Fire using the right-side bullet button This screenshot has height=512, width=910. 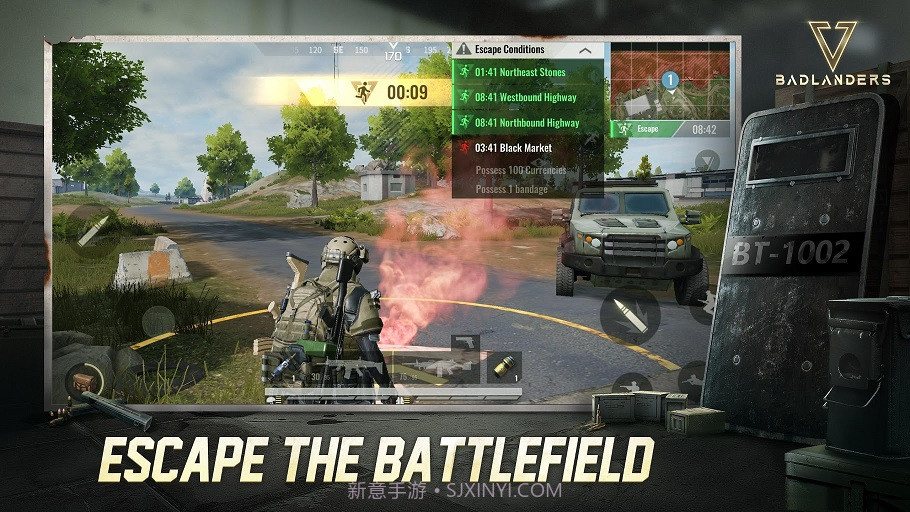click(629, 316)
